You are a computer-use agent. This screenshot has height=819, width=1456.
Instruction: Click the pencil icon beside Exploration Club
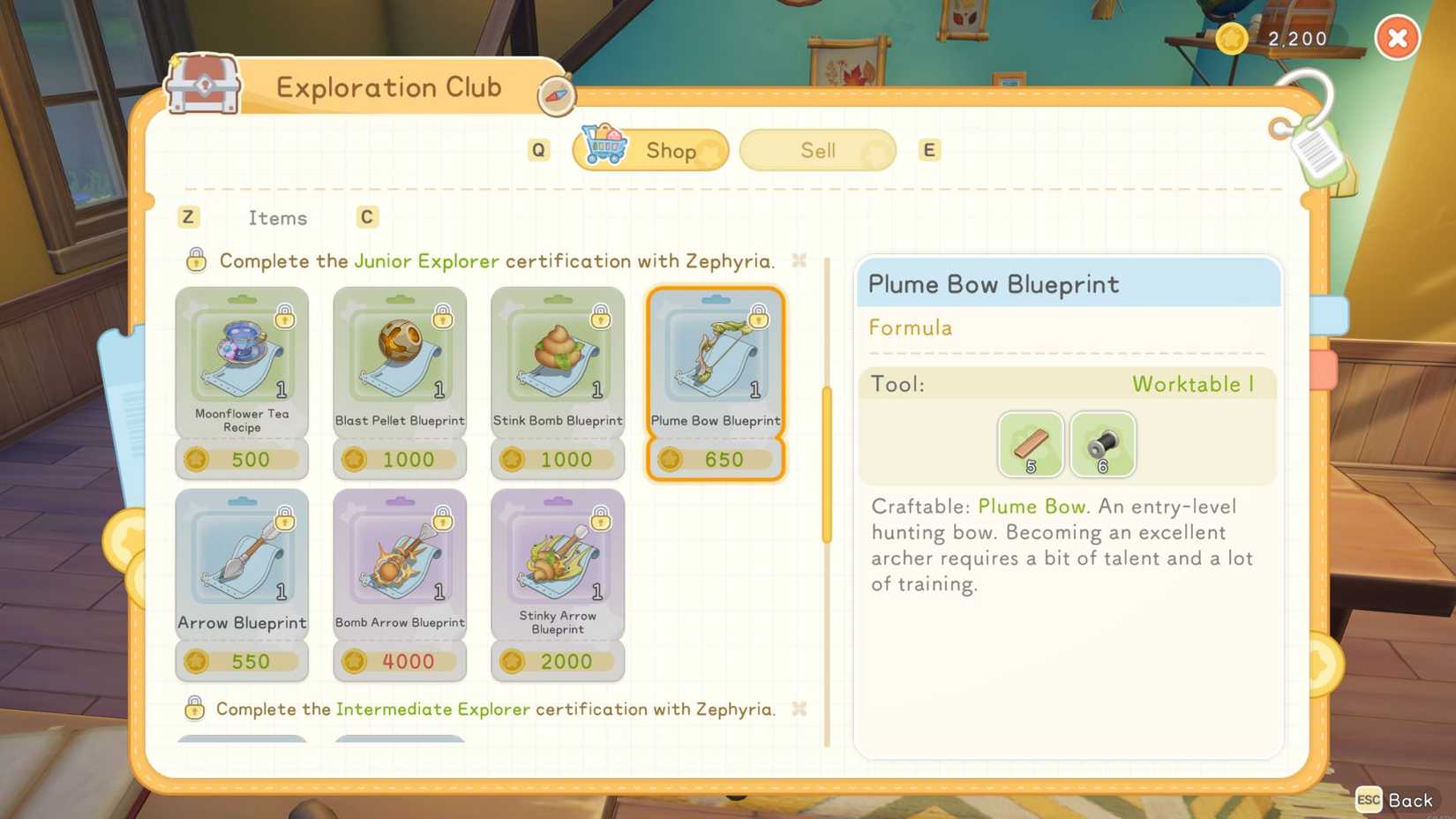pyautogui.click(x=555, y=94)
